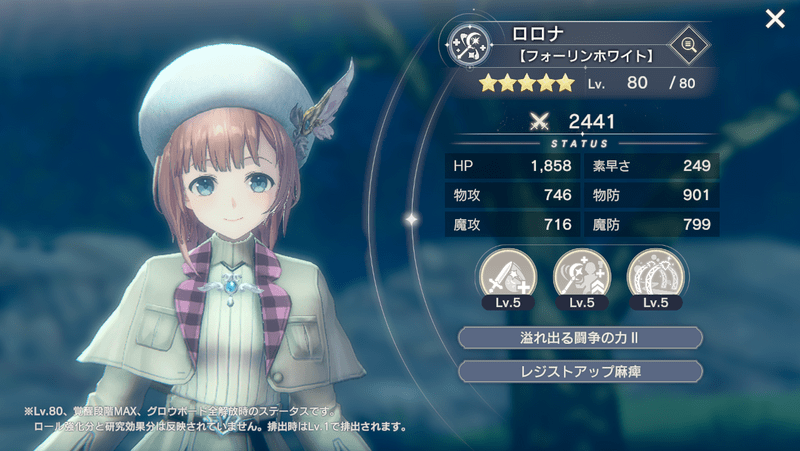800x451 pixels.
Task: Click the role emblem beside ロロナ
Action: point(468,44)
